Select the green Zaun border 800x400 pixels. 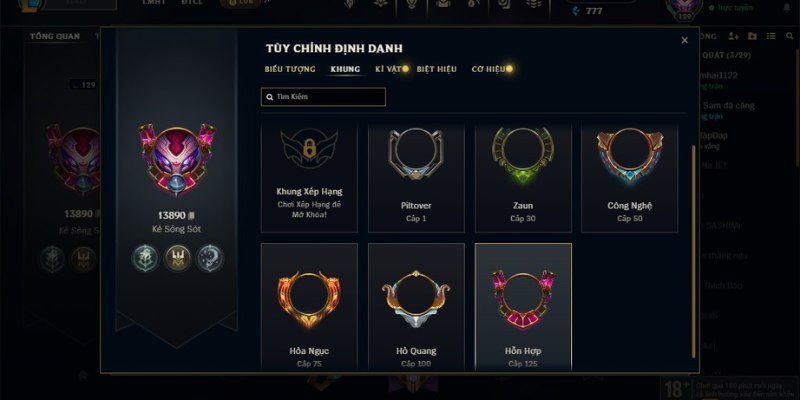pos(523,175)
